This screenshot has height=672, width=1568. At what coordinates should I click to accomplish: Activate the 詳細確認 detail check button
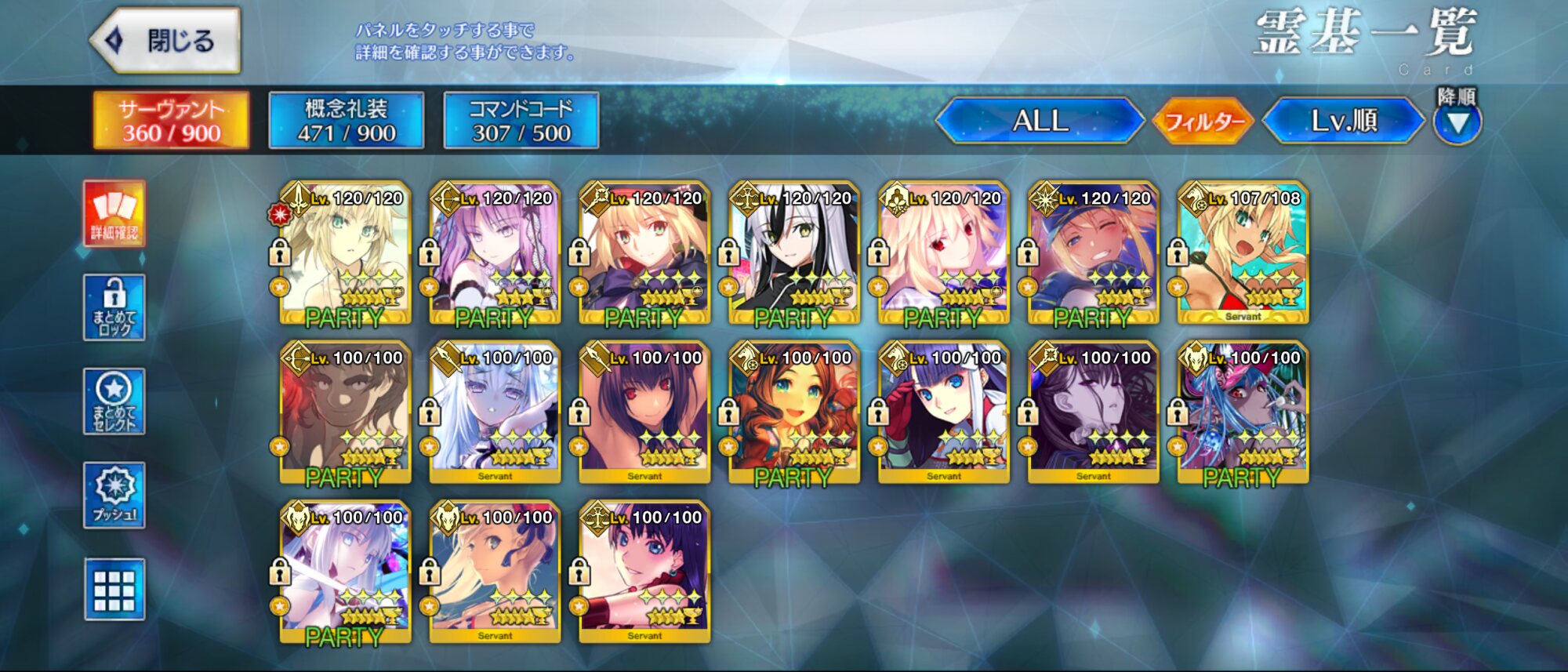(114, 213)
